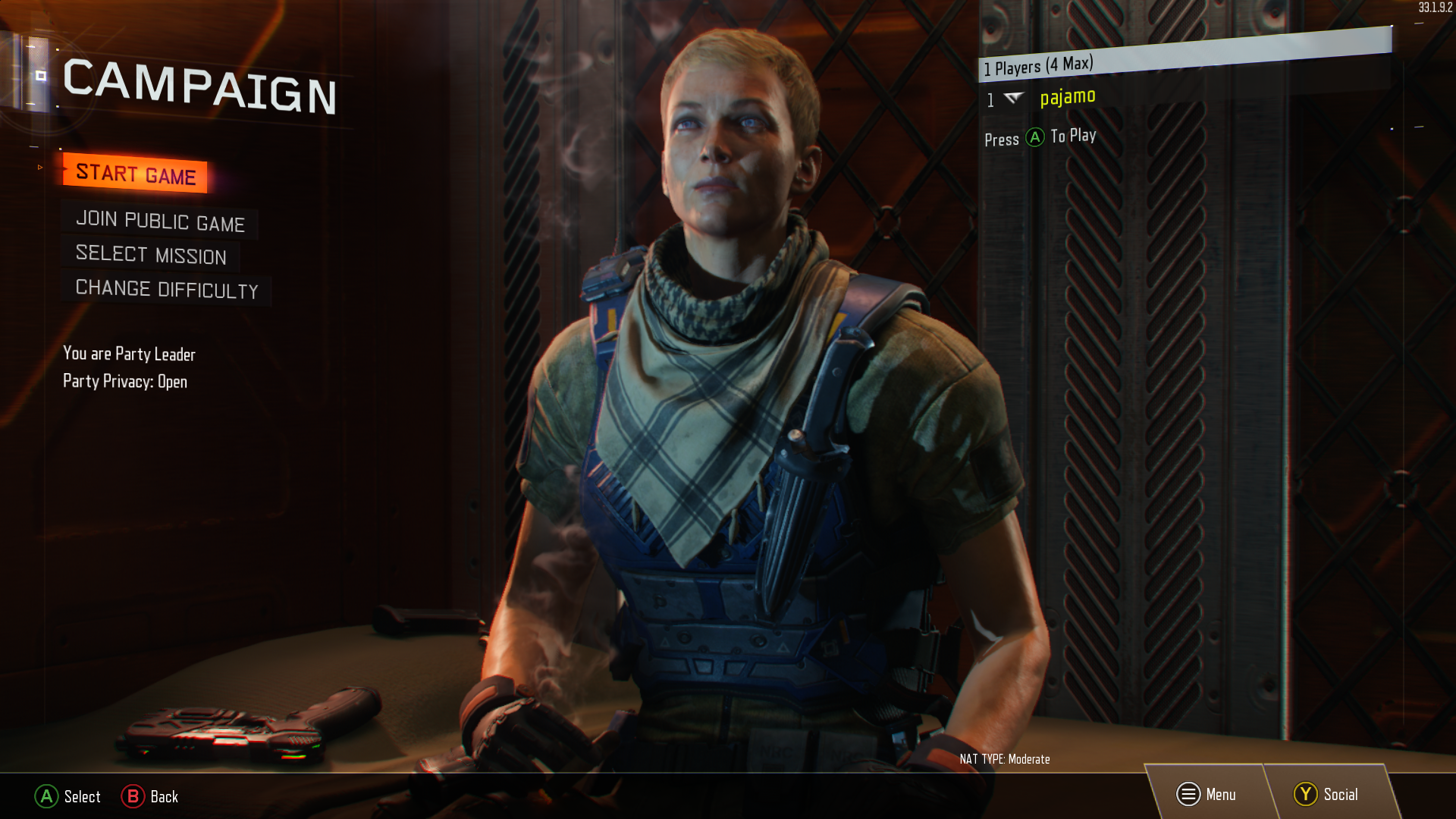Open Change Difficulty
1456x819 pixels.
point(167,289)
